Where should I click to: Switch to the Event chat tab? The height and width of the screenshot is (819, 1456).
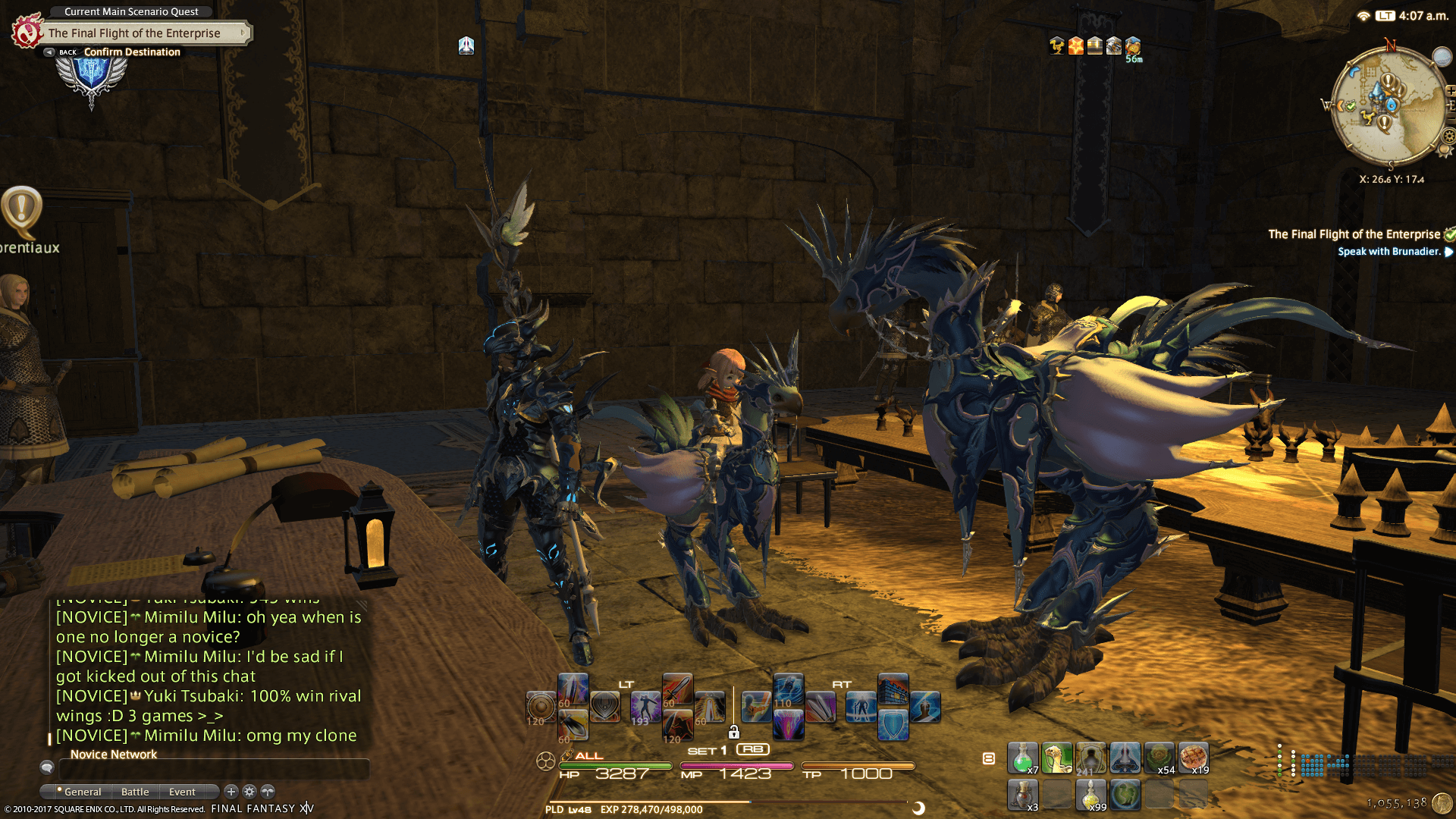click(x=182, y=792)
